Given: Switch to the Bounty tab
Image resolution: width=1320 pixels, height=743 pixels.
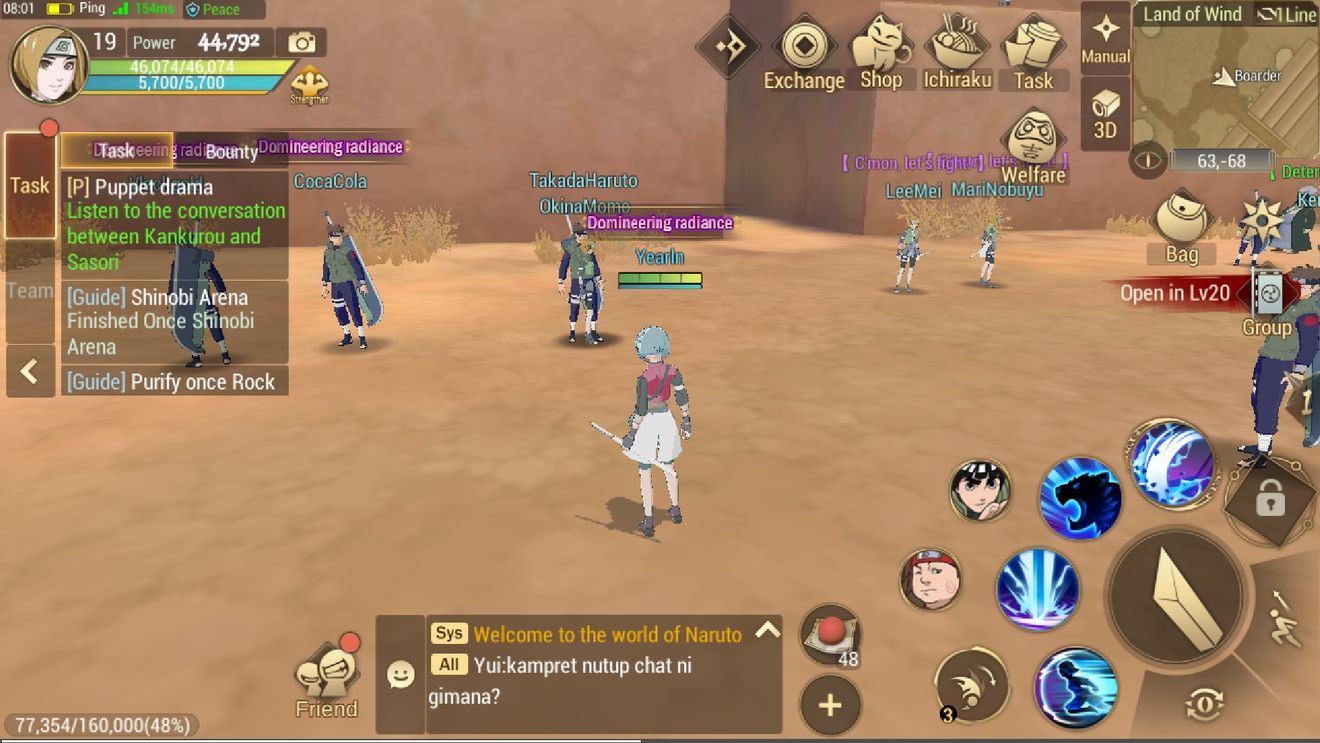Looking at the screenshot, I should coord(231,151).
